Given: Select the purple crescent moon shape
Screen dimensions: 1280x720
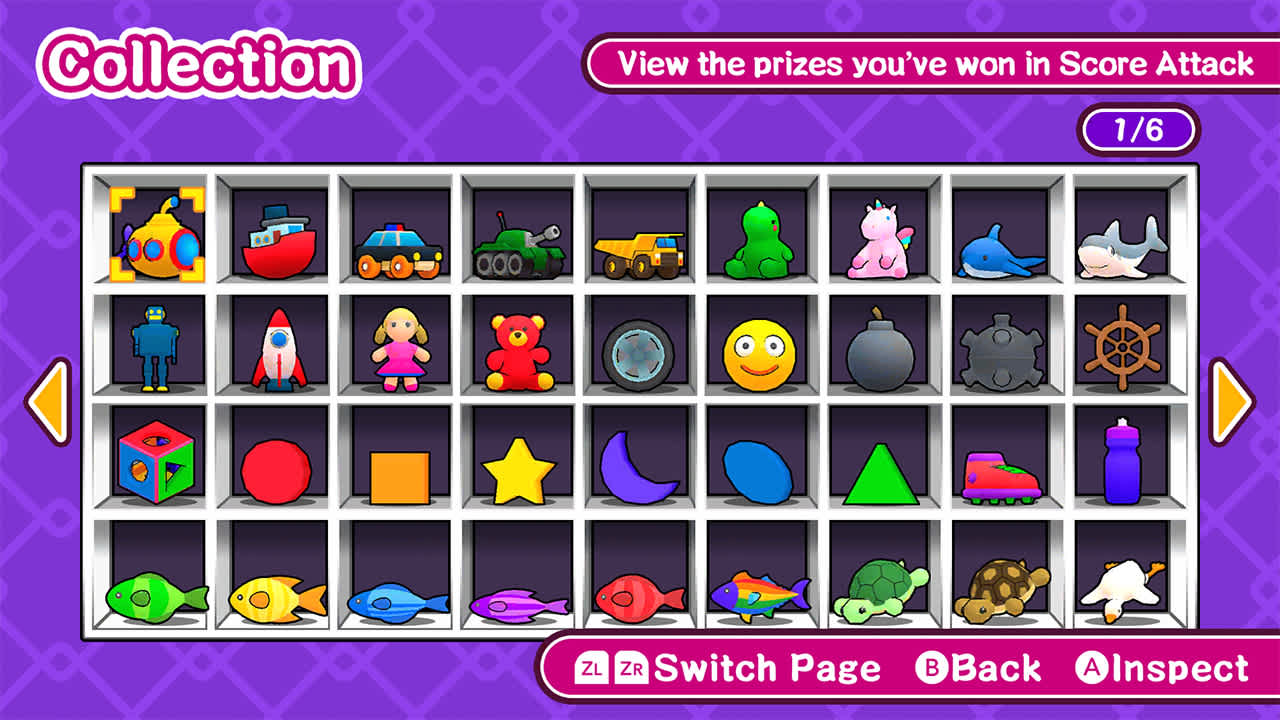Looking at the screenshot, I should (638, 468).
